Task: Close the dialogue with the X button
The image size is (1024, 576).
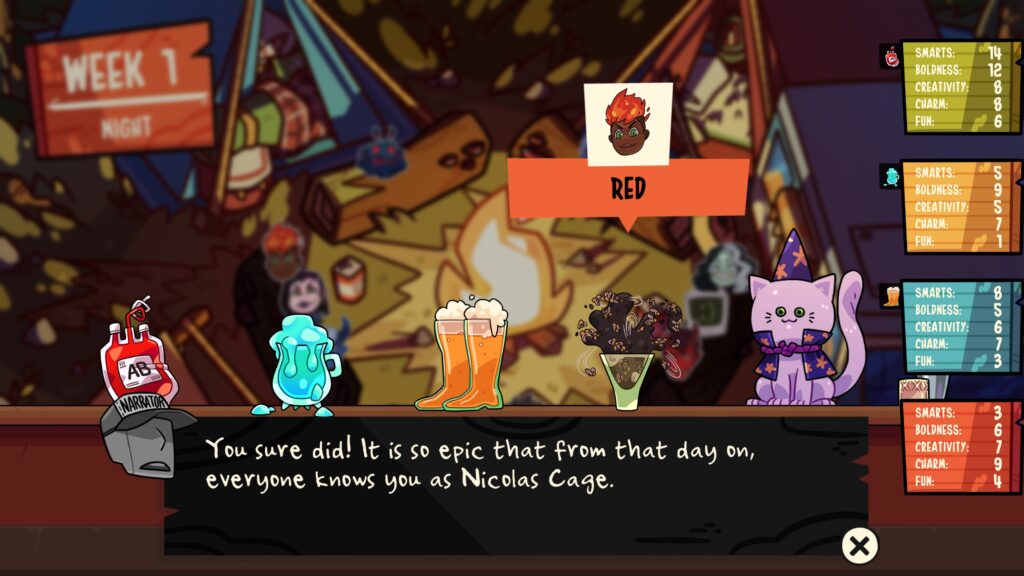Action: click(x=859, y=545)
